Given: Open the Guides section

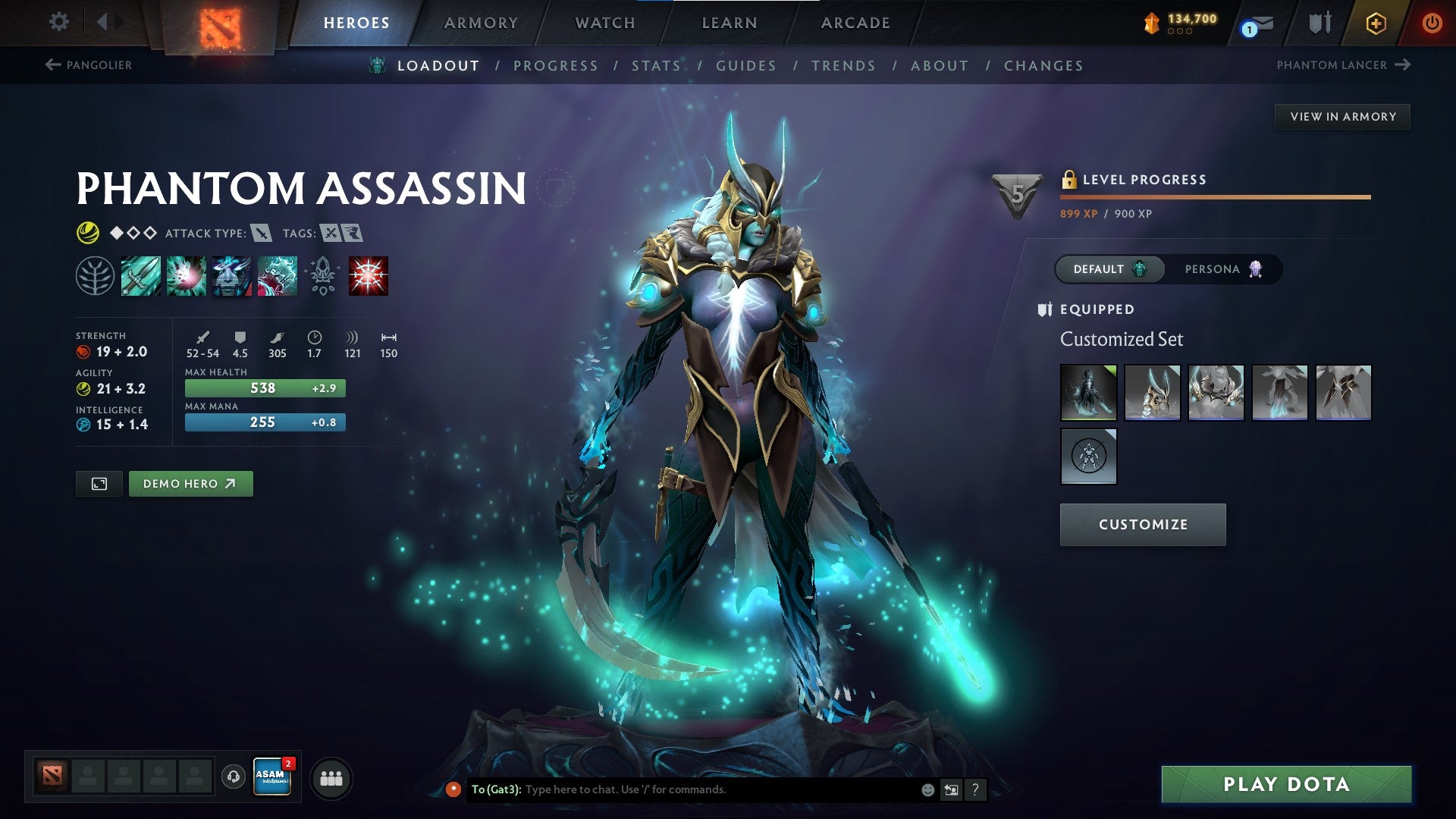Looking at the screenshot, I should point(745,66).
